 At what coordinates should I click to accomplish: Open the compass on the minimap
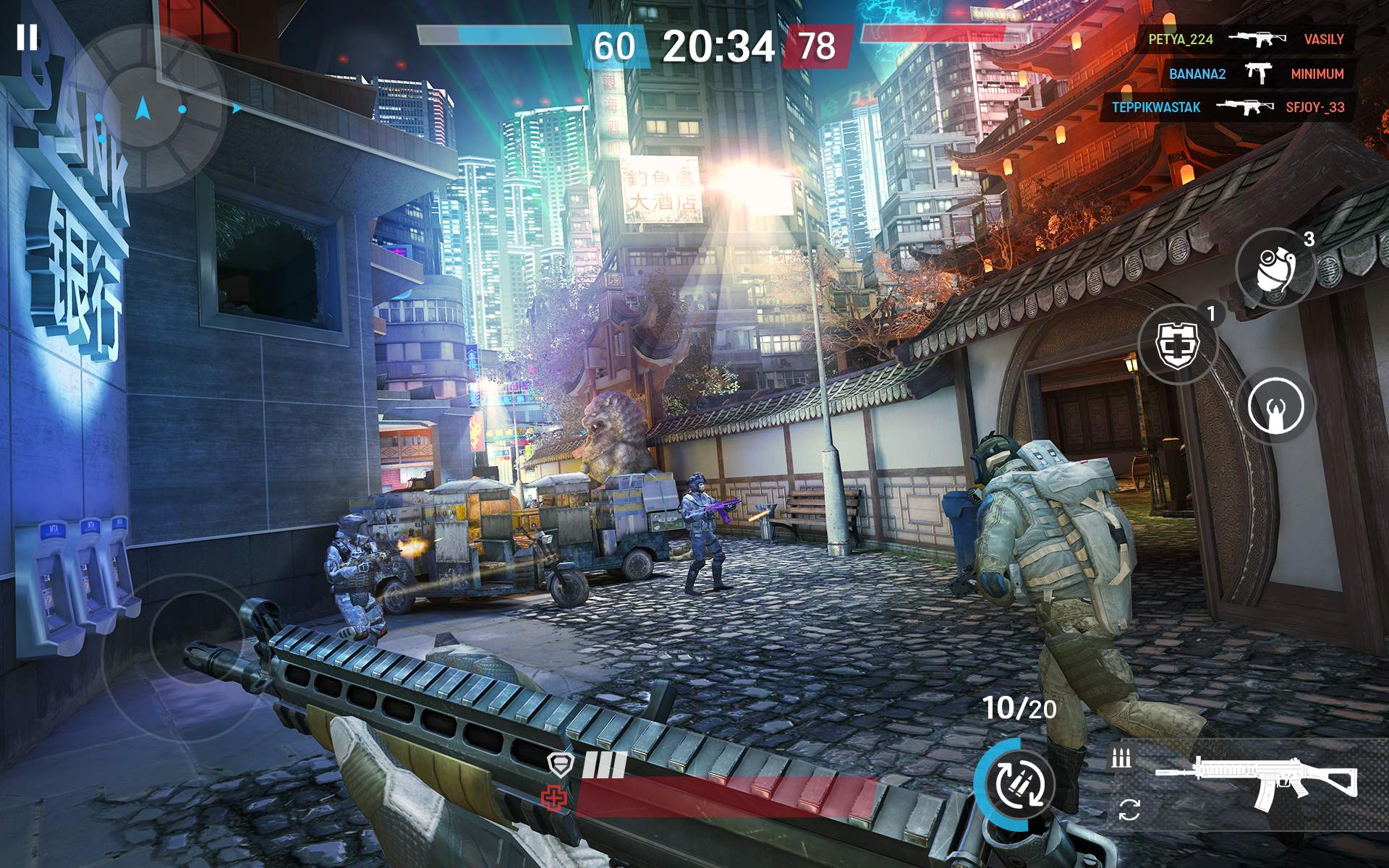tap(141, 107)
